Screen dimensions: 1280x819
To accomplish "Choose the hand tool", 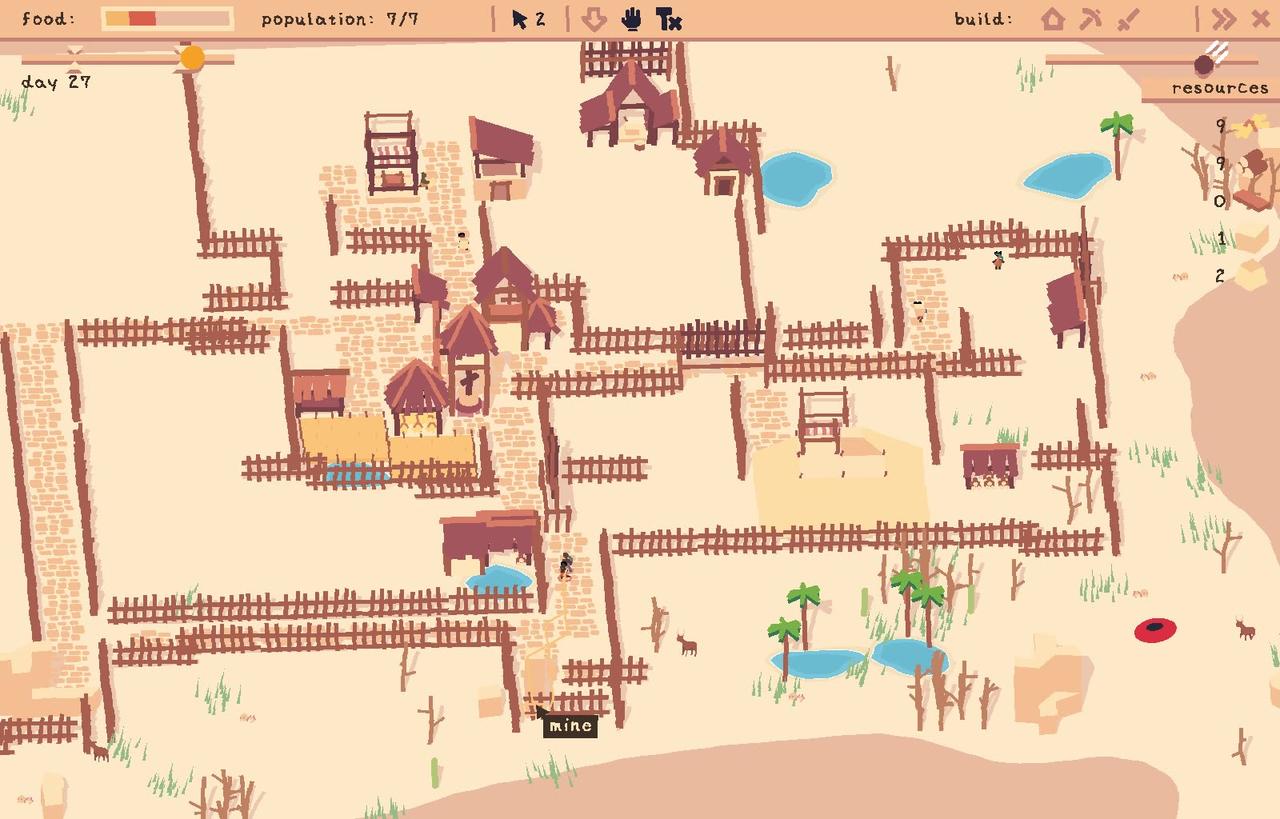I will pyautogui.click(x=632, y=19).
